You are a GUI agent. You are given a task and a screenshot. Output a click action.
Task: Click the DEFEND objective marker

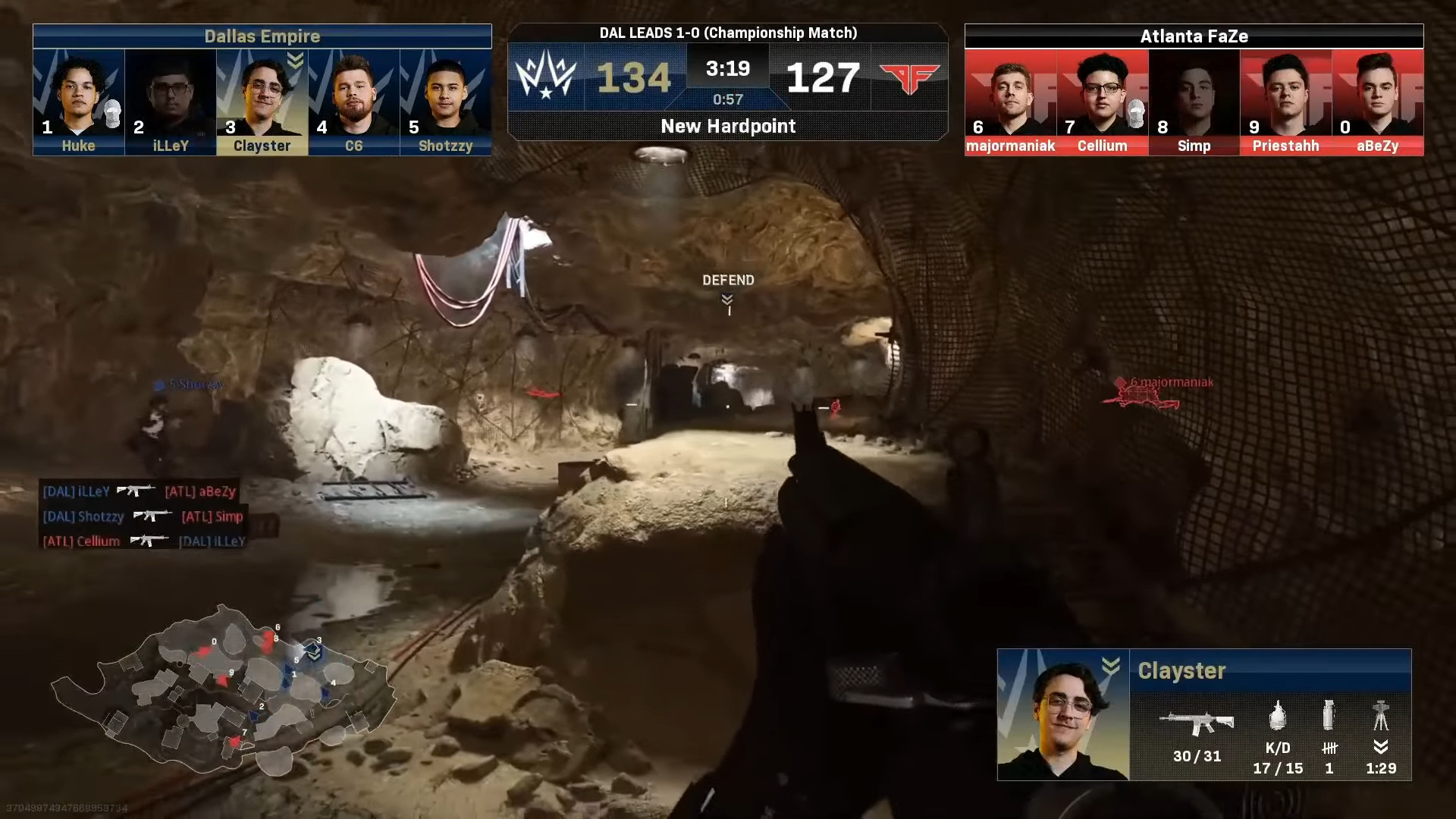728,290
